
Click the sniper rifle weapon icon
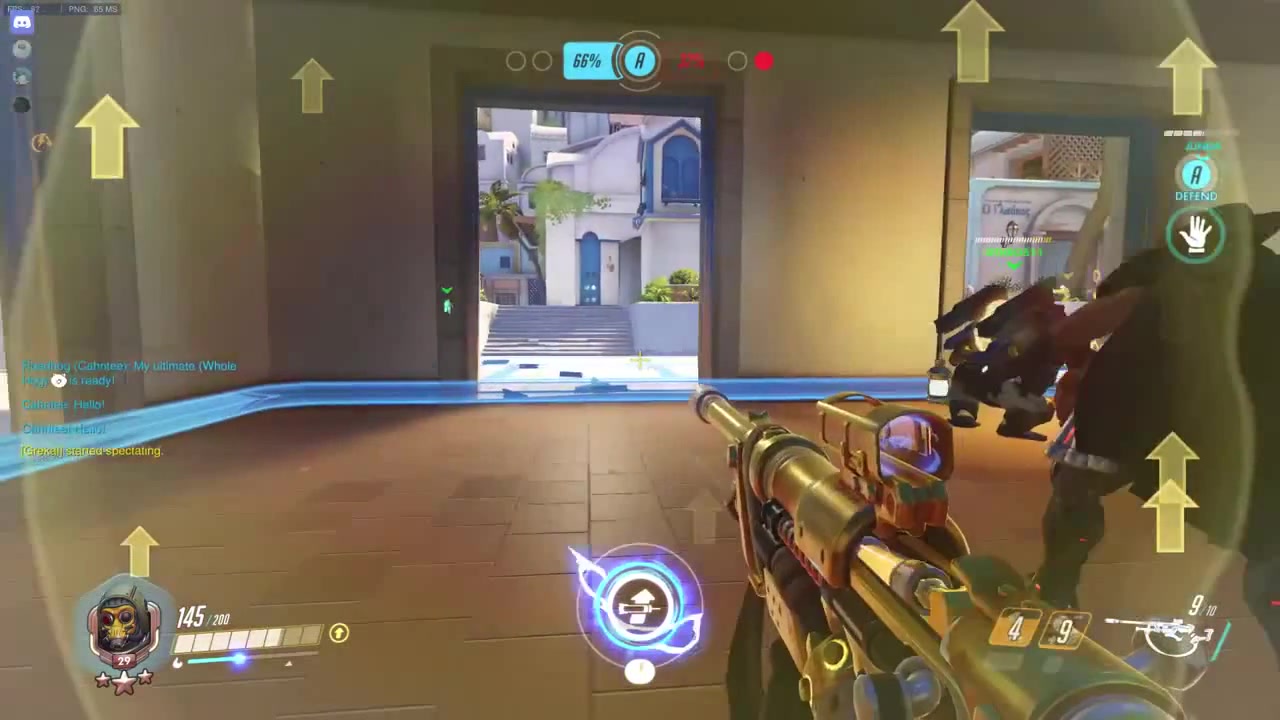(1160, 630)
